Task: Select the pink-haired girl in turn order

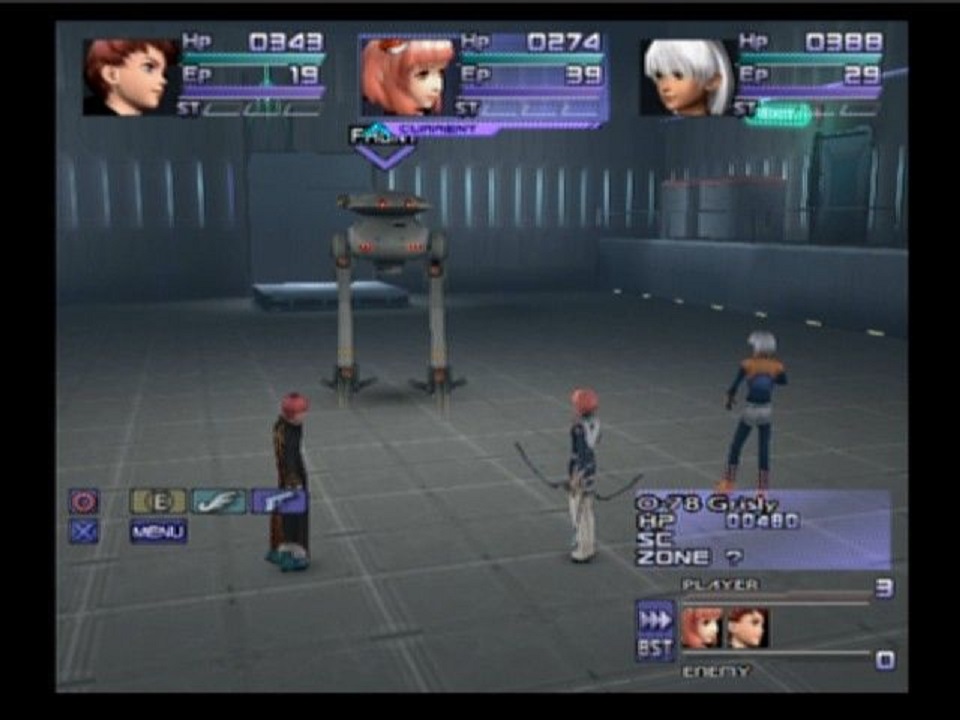Action: point(702,628)
